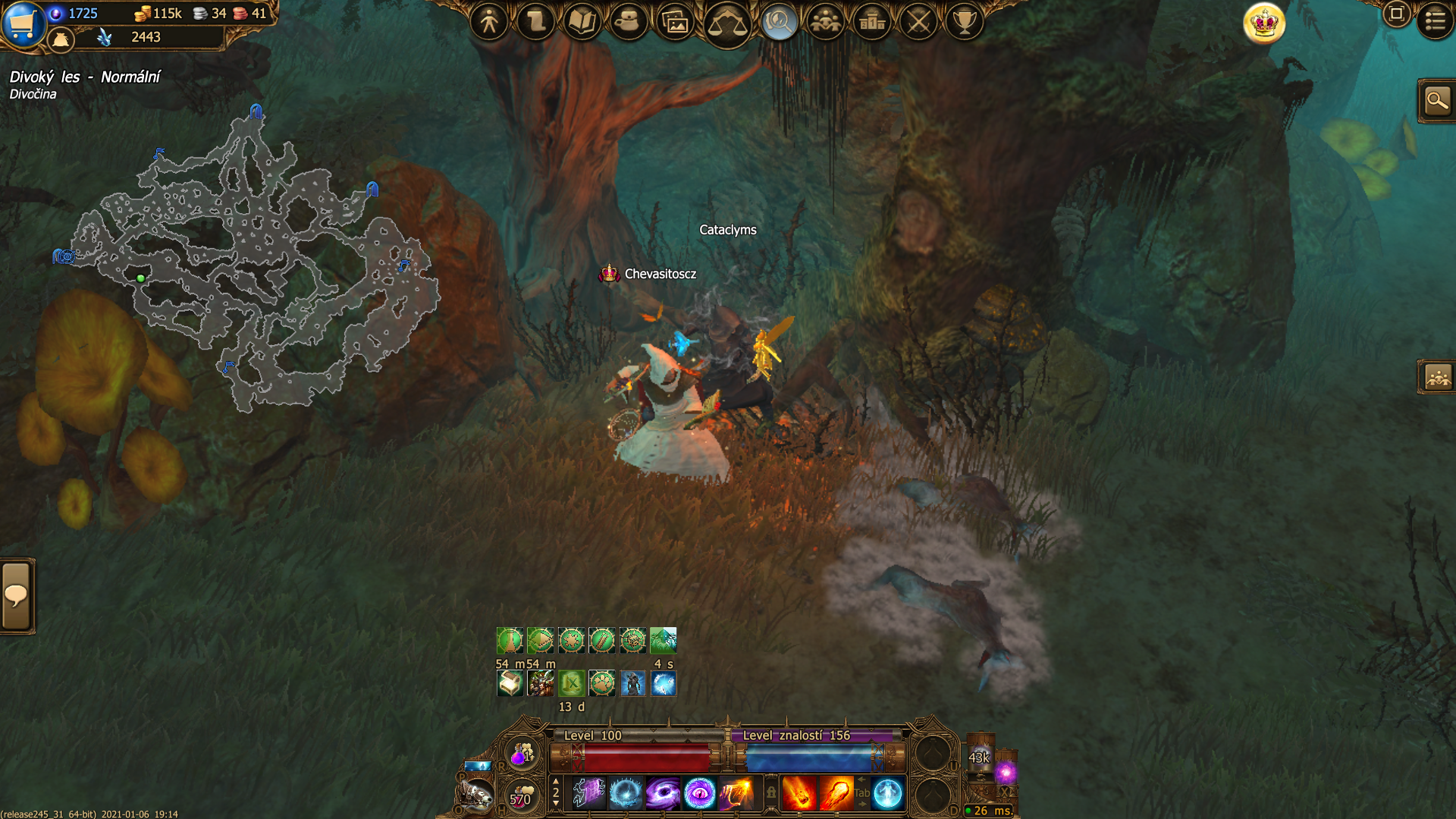Viewport: 1456px width, 819px height.
Task: Click the magnifying glass search button
Action: click(x=1437, y=100)
